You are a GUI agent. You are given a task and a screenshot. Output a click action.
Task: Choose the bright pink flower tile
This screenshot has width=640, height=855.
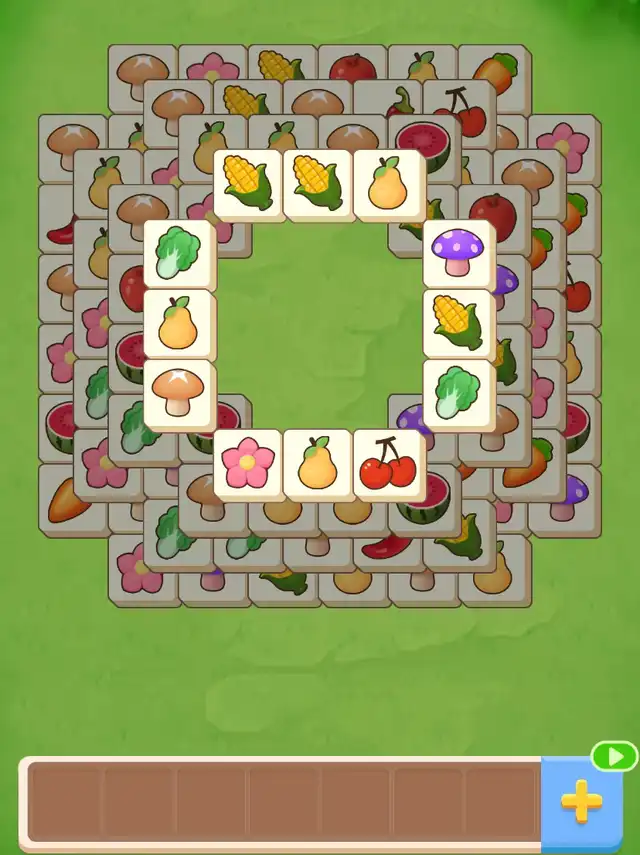(248, 464)
